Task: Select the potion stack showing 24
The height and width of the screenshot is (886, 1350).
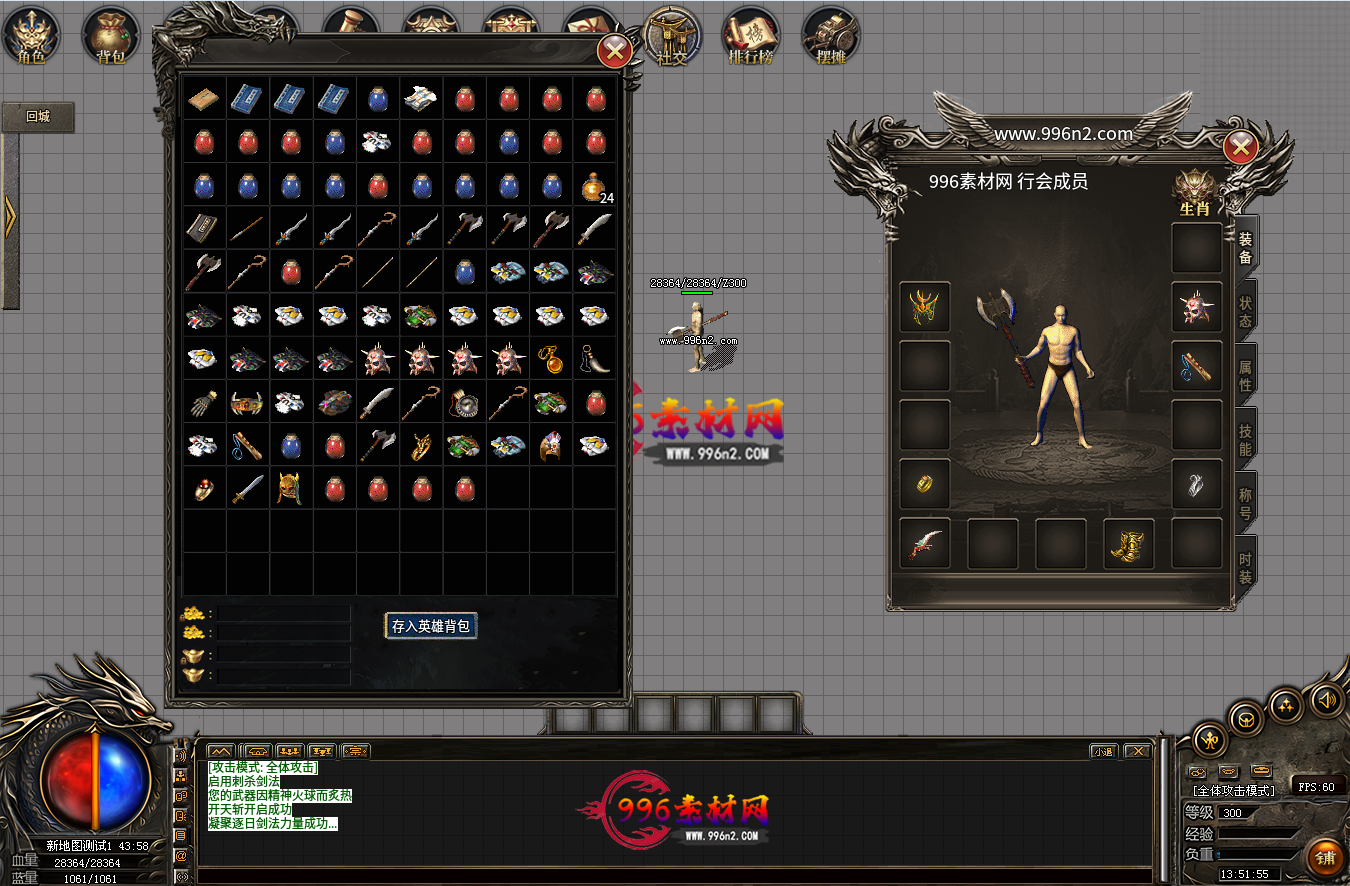Action: point(595,187)
